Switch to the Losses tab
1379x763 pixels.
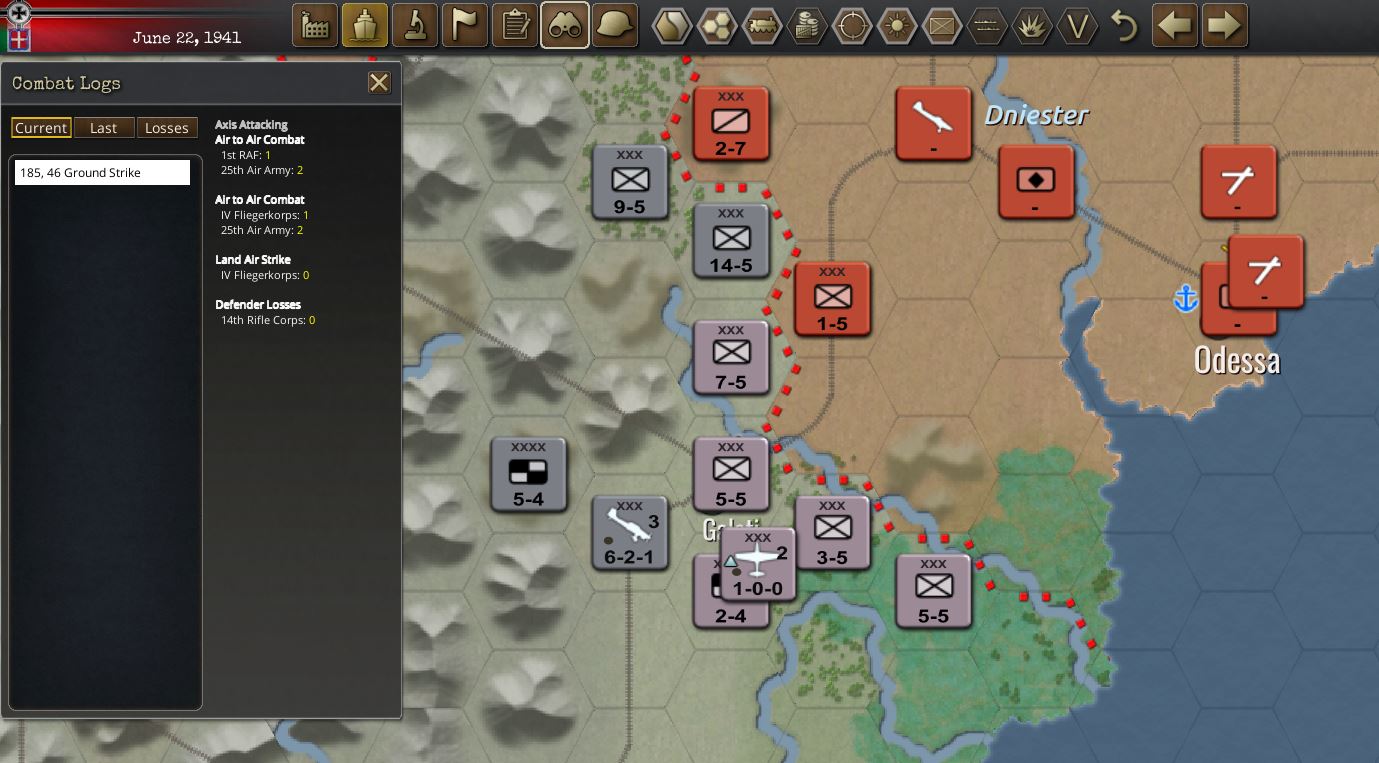167,127
